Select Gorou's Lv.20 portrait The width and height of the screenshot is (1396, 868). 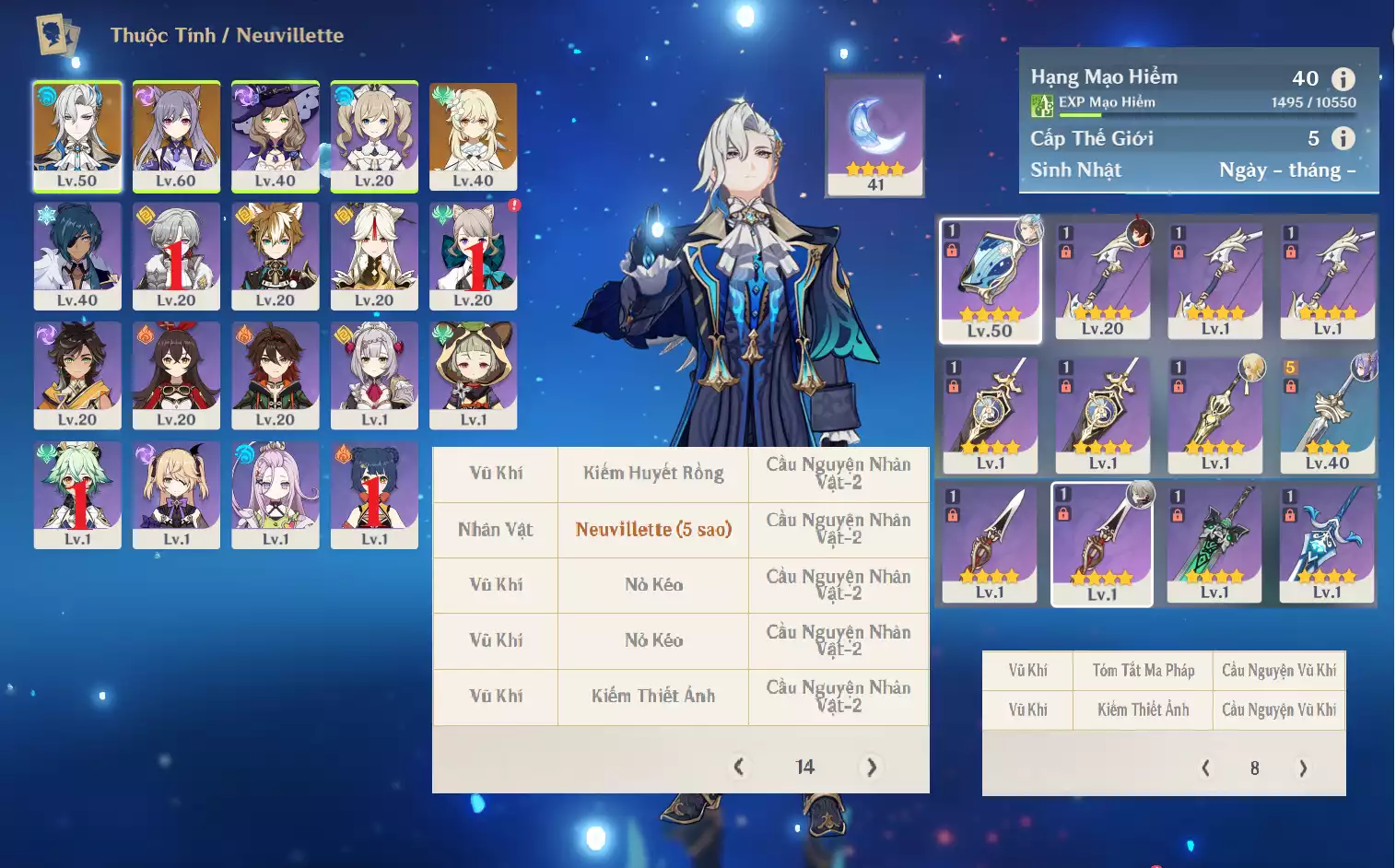(x=275, y=256)
